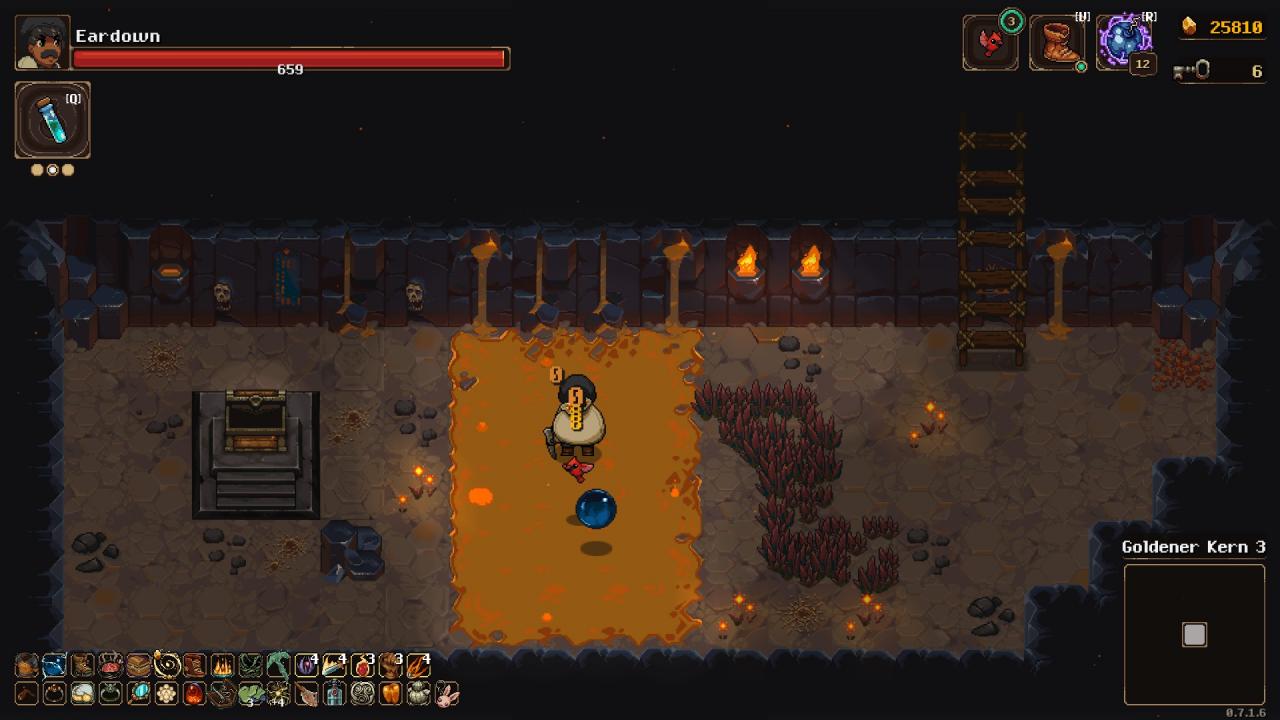Choose the green pickaxe relic icon
Image resolution: width=1280 pixels, height=720 pixels.
pos(278,666)
